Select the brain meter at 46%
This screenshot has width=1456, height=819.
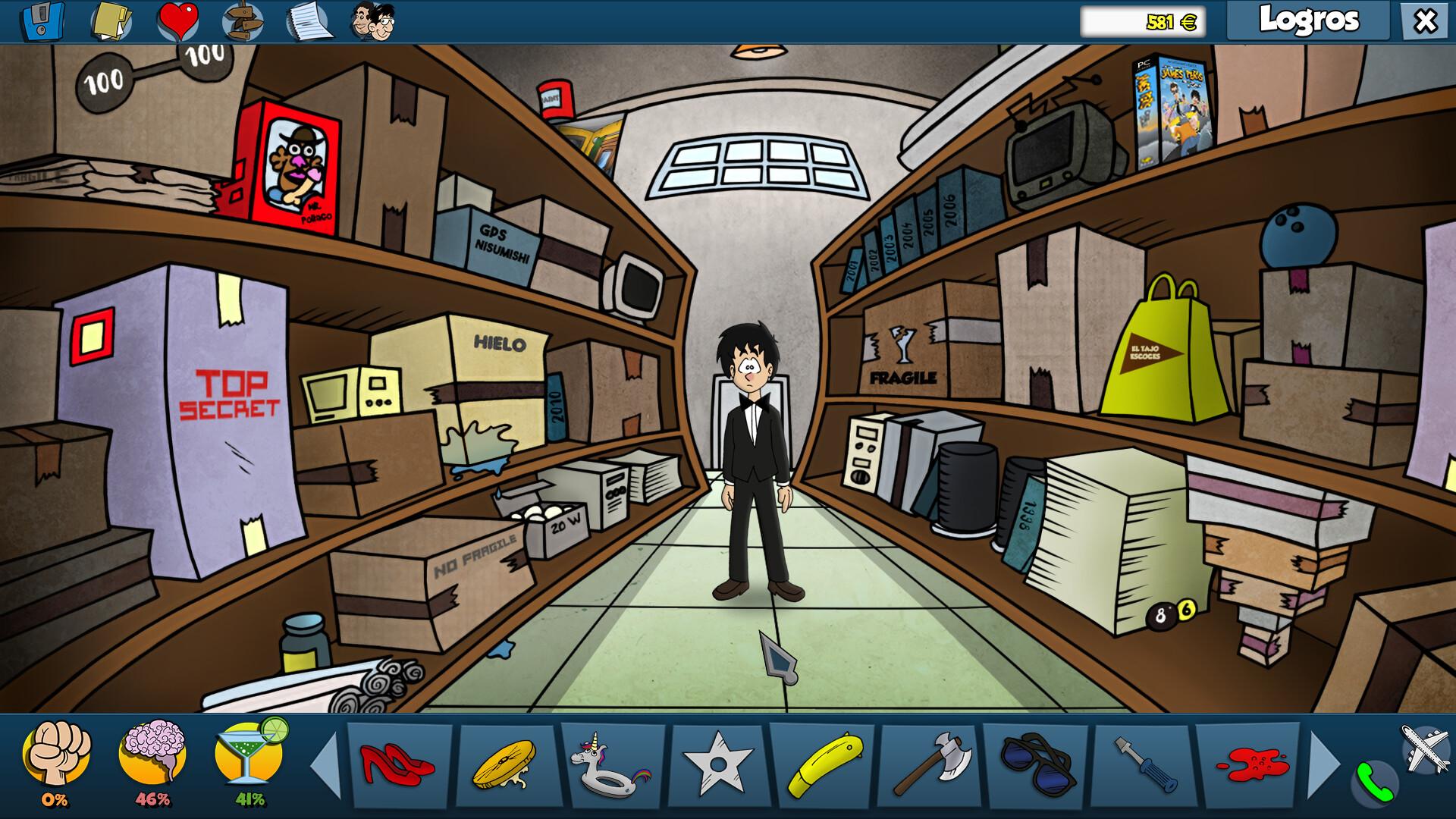pyautogui.click(x=154, y=758)
